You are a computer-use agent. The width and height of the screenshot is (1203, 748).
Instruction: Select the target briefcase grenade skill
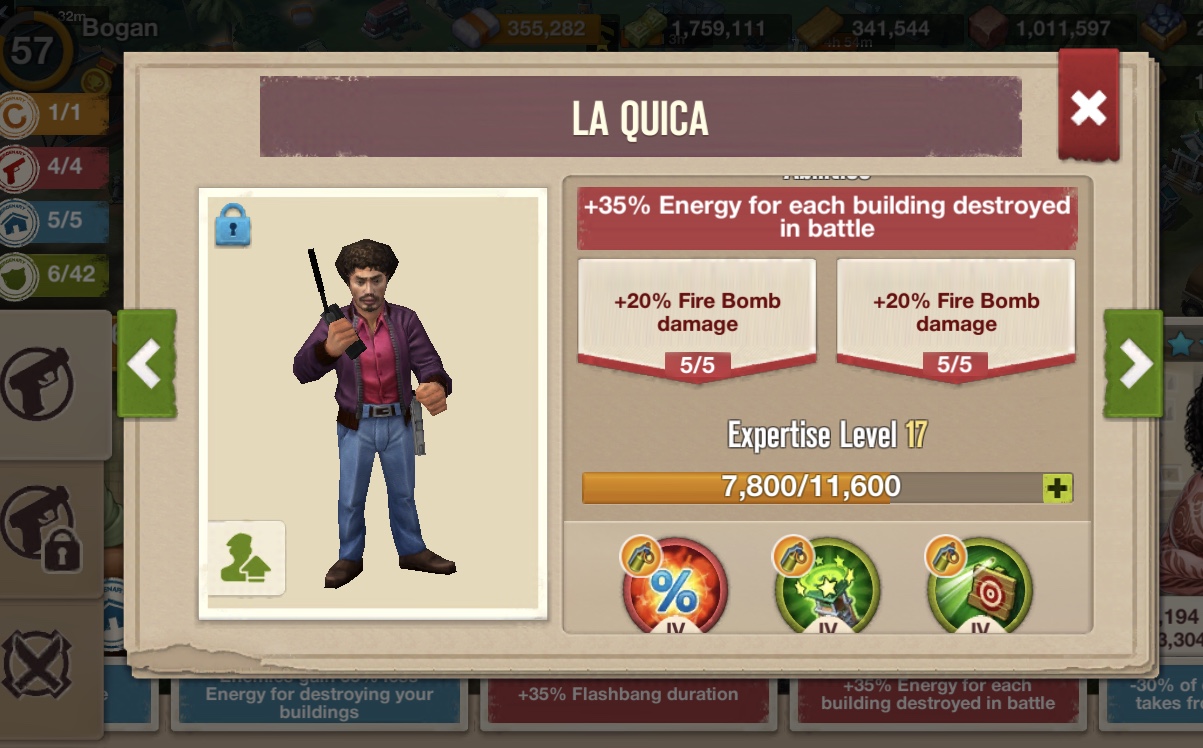pyautogui.click(x=979, y=590)
